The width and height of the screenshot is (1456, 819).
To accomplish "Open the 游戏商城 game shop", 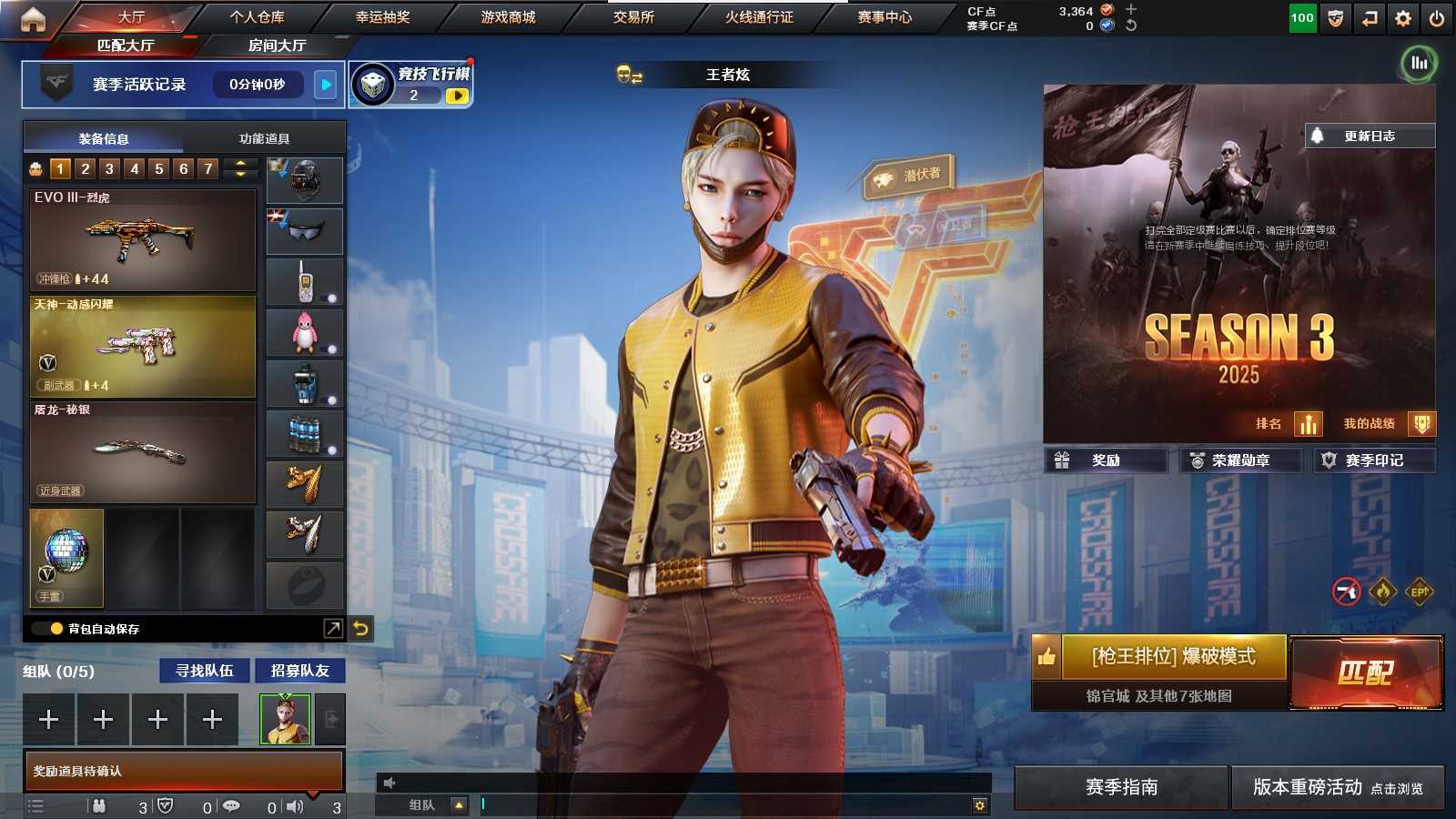I will [508, 17].
